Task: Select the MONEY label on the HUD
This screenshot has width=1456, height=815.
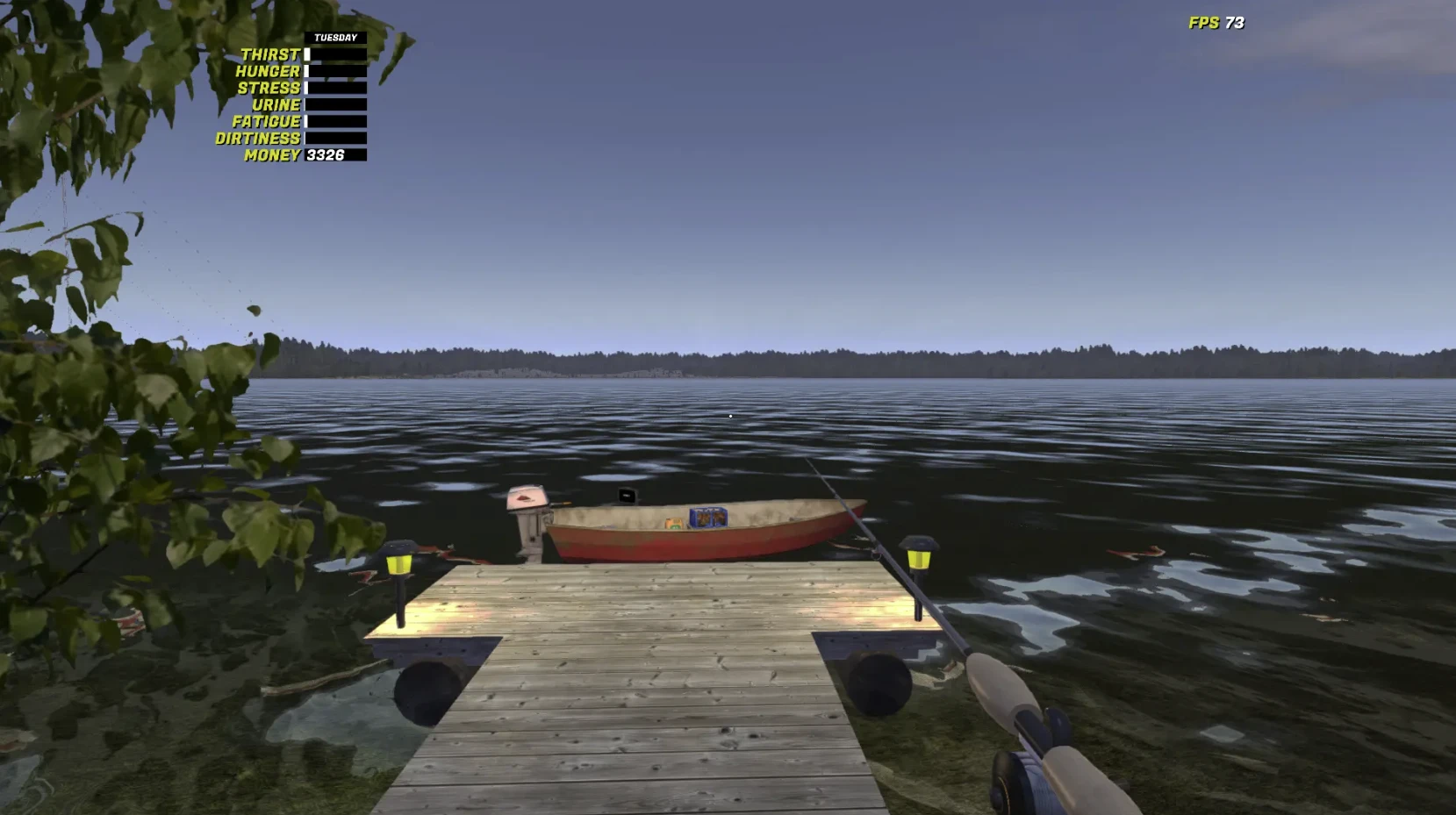Action: click(x=272, y=155)
